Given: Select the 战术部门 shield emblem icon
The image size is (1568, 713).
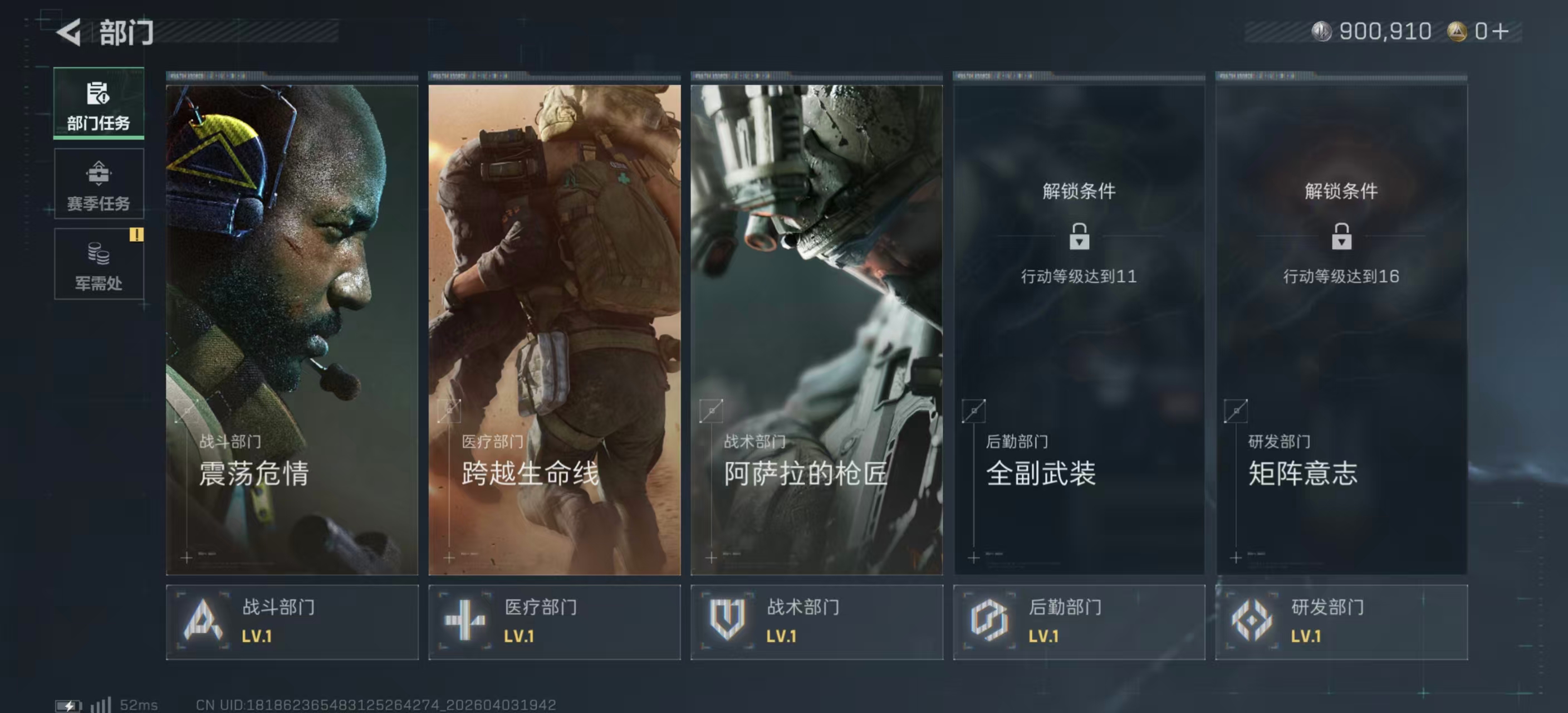Looking at the screenshot, I should pos(728,620).
